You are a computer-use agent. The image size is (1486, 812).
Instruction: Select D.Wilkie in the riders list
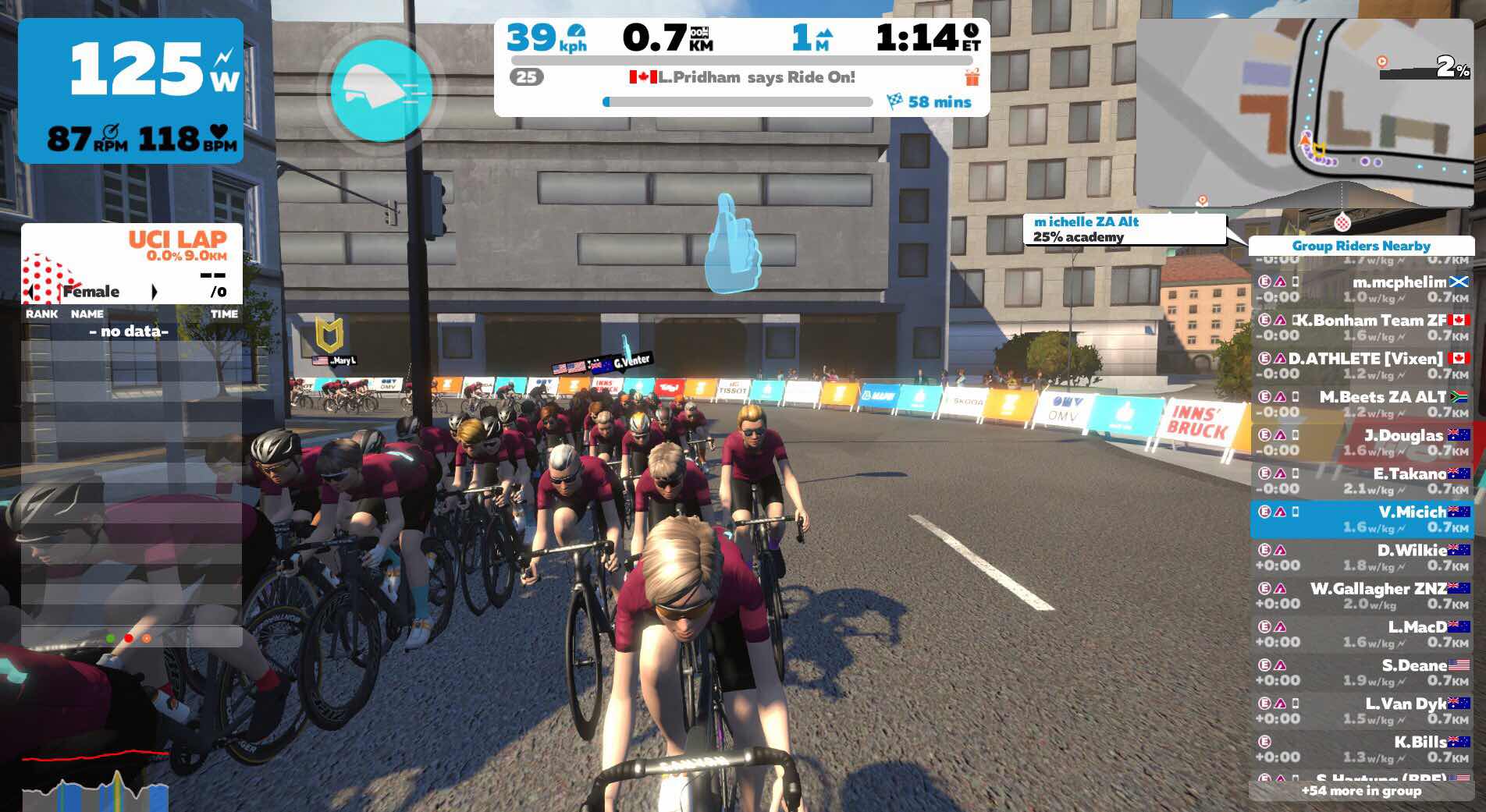[x=1361, y=558]
